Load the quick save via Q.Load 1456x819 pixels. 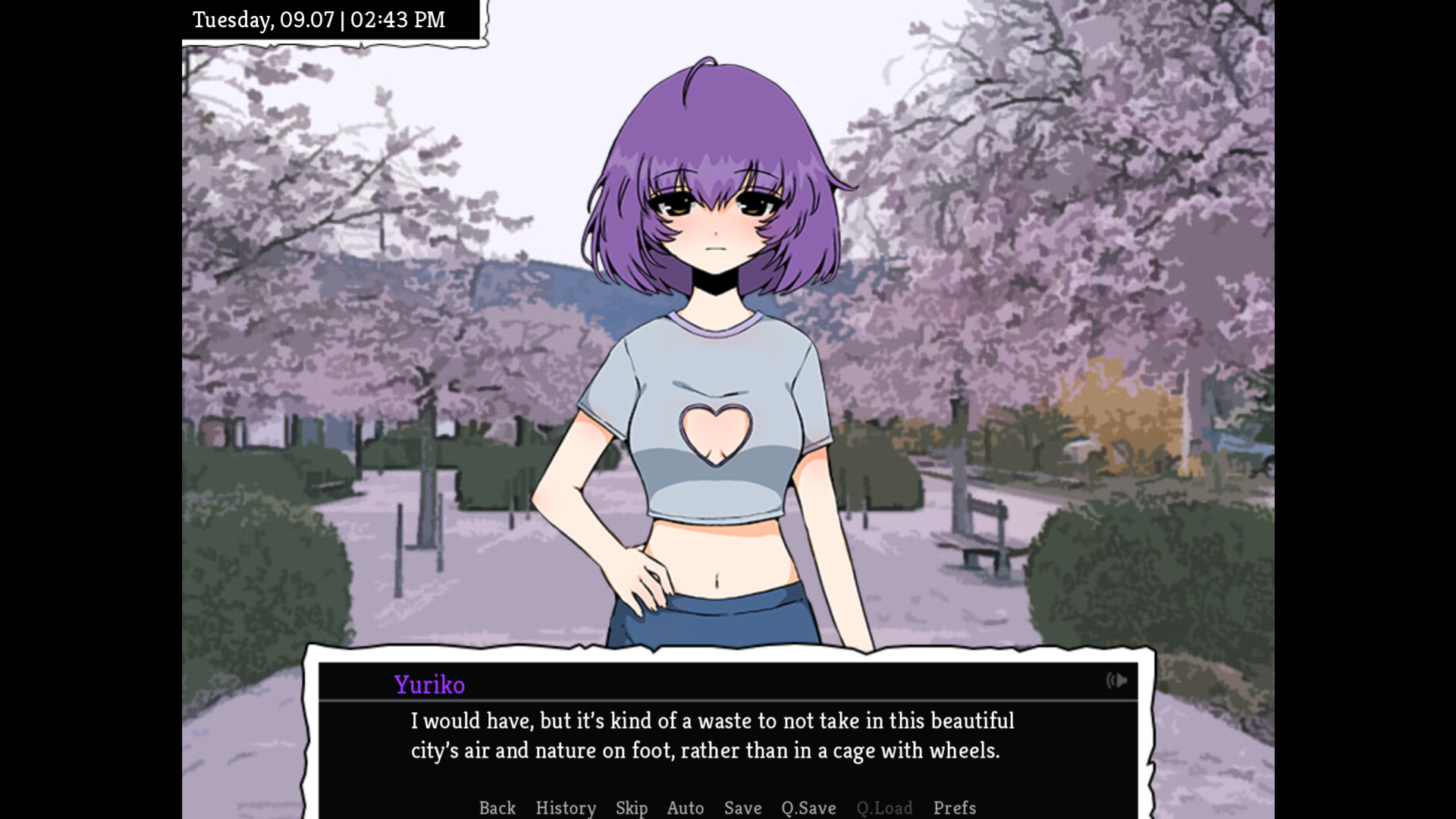[883, 808]
